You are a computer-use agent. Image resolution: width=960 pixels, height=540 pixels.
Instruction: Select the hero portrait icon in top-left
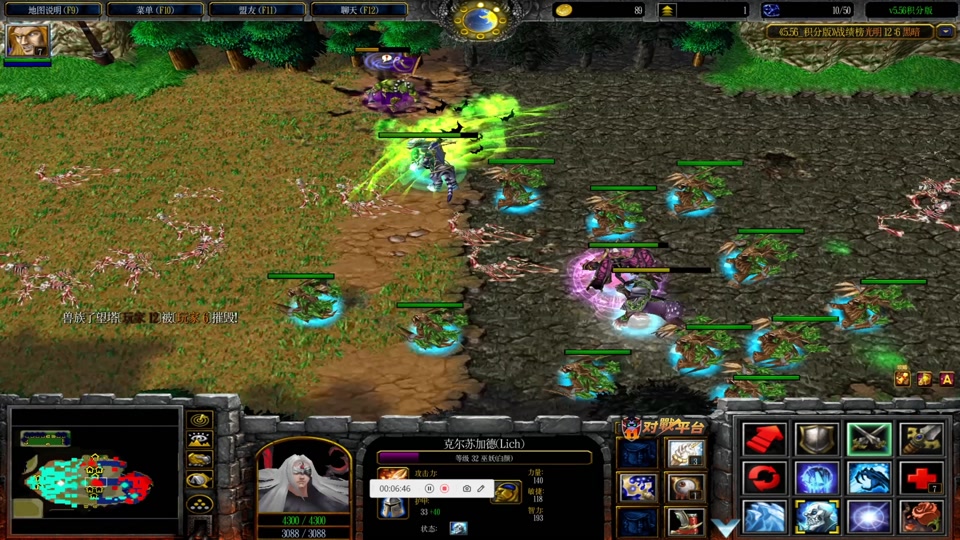[21, 41]
